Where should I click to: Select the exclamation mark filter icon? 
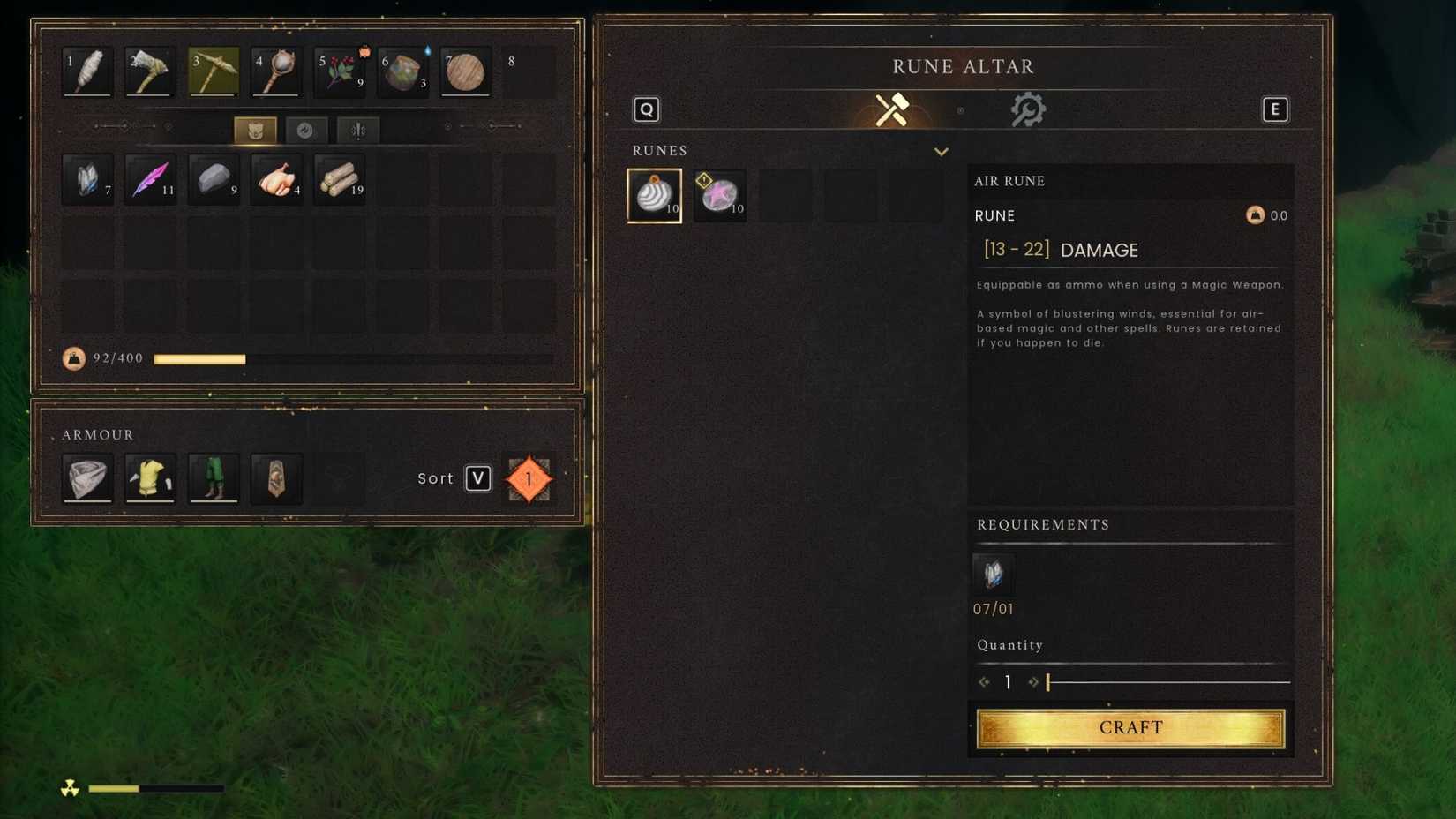pos(357,130)
